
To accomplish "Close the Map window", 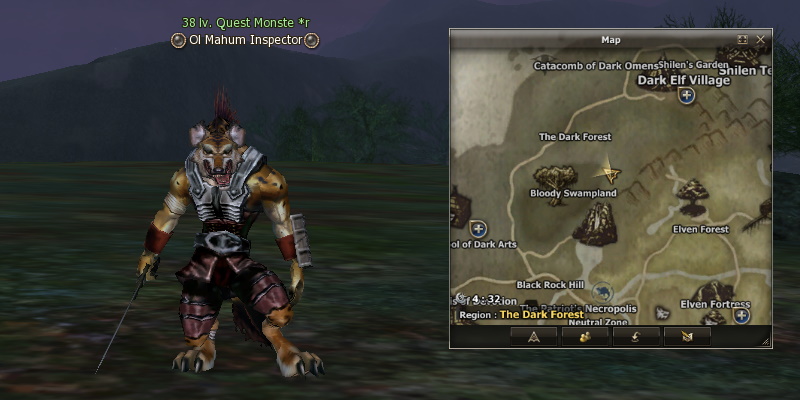I will point(761,40).
